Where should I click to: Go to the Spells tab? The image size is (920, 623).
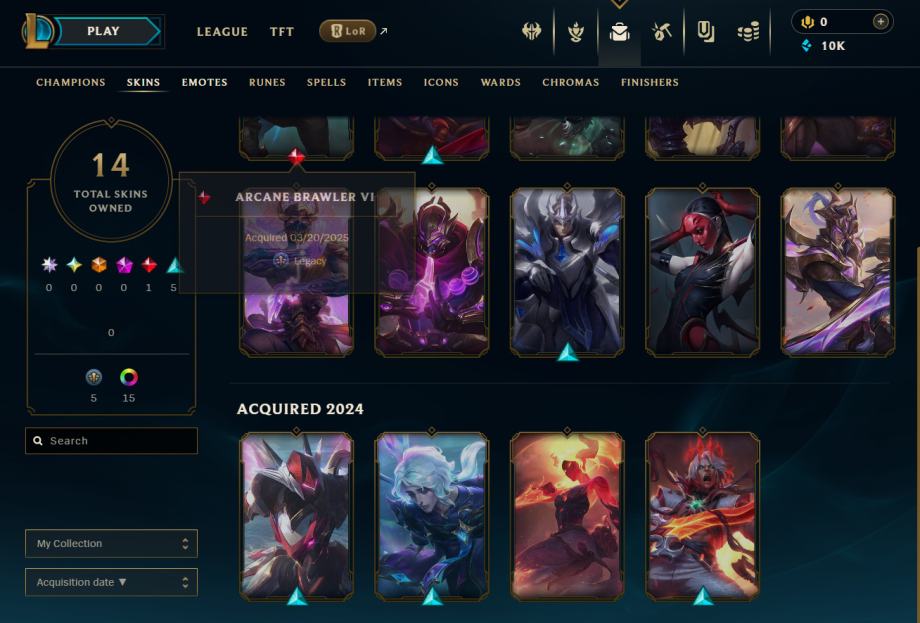pyautogui.click(x=326, y=83)
